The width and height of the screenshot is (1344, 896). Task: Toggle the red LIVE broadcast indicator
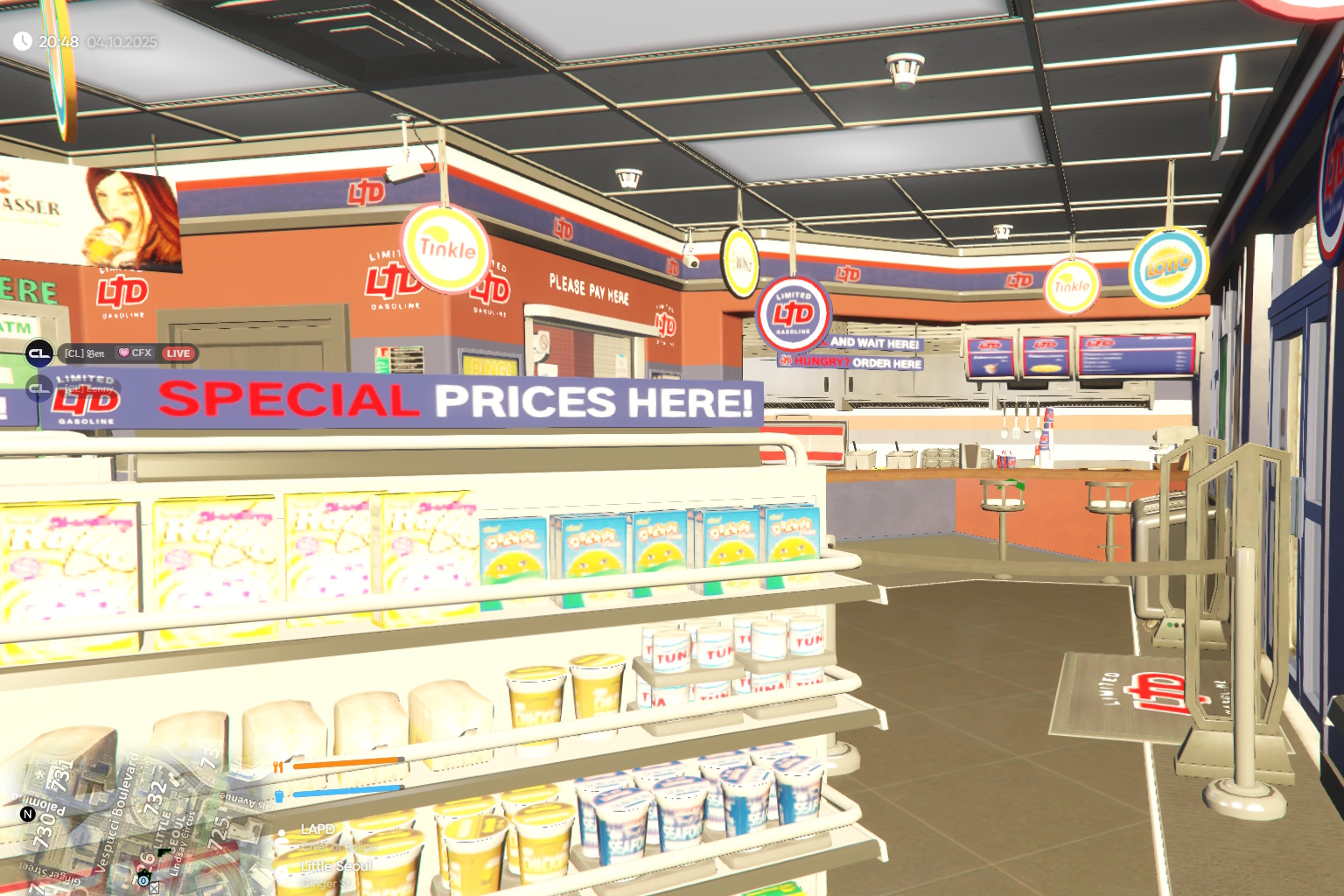coord(178,353)
